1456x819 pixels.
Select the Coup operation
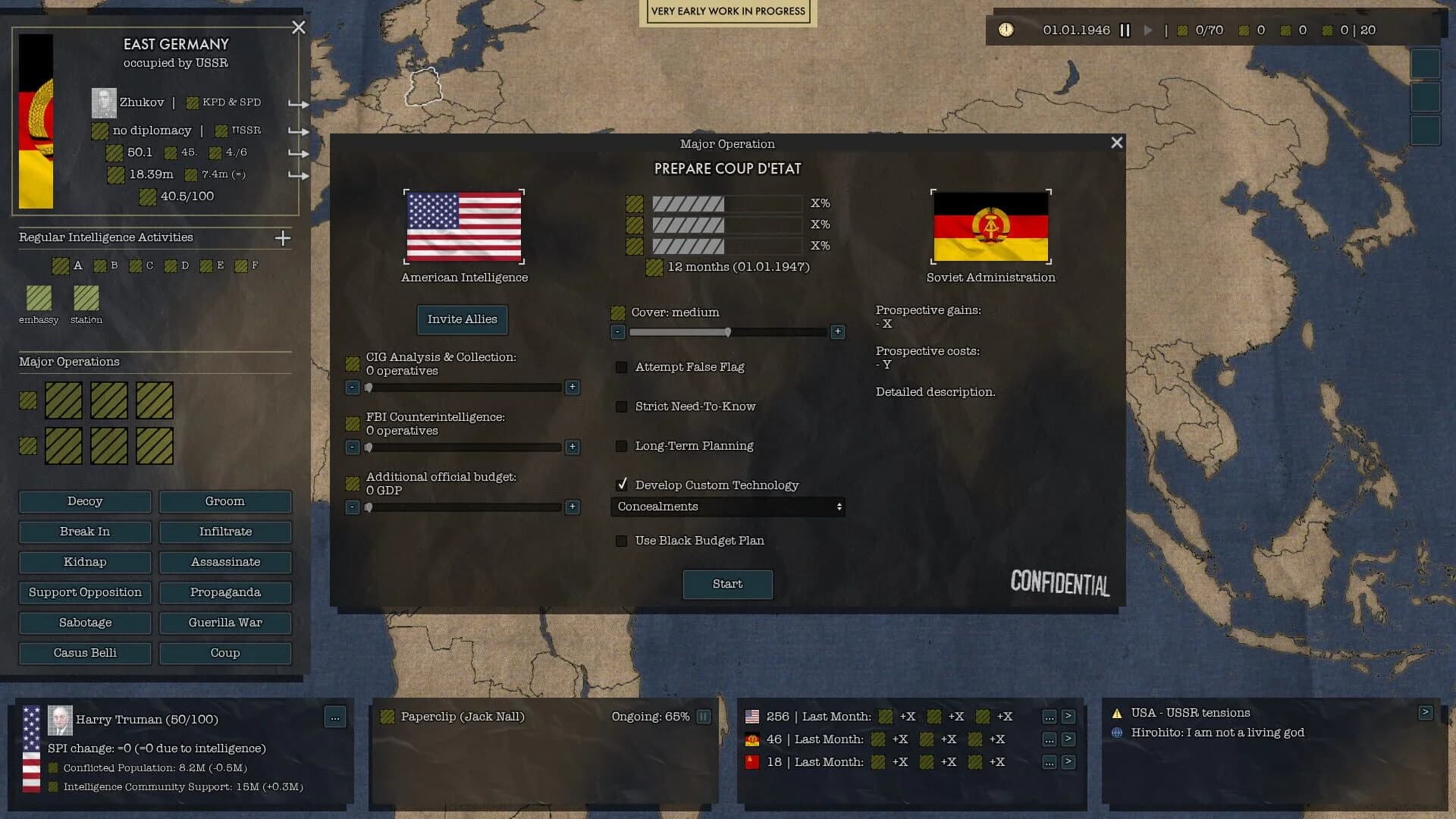(225, 653)
